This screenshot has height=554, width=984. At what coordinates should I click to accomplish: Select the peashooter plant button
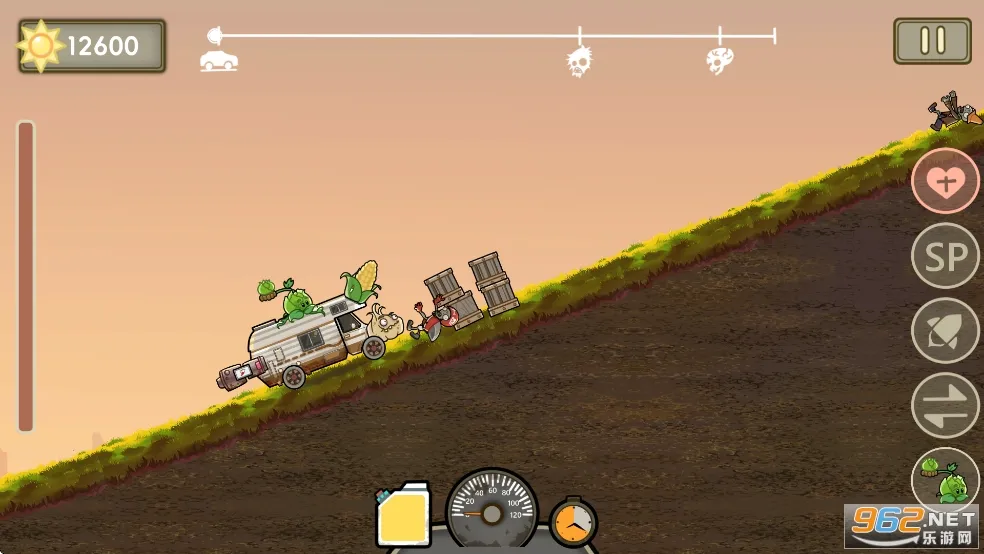[943, 479]
